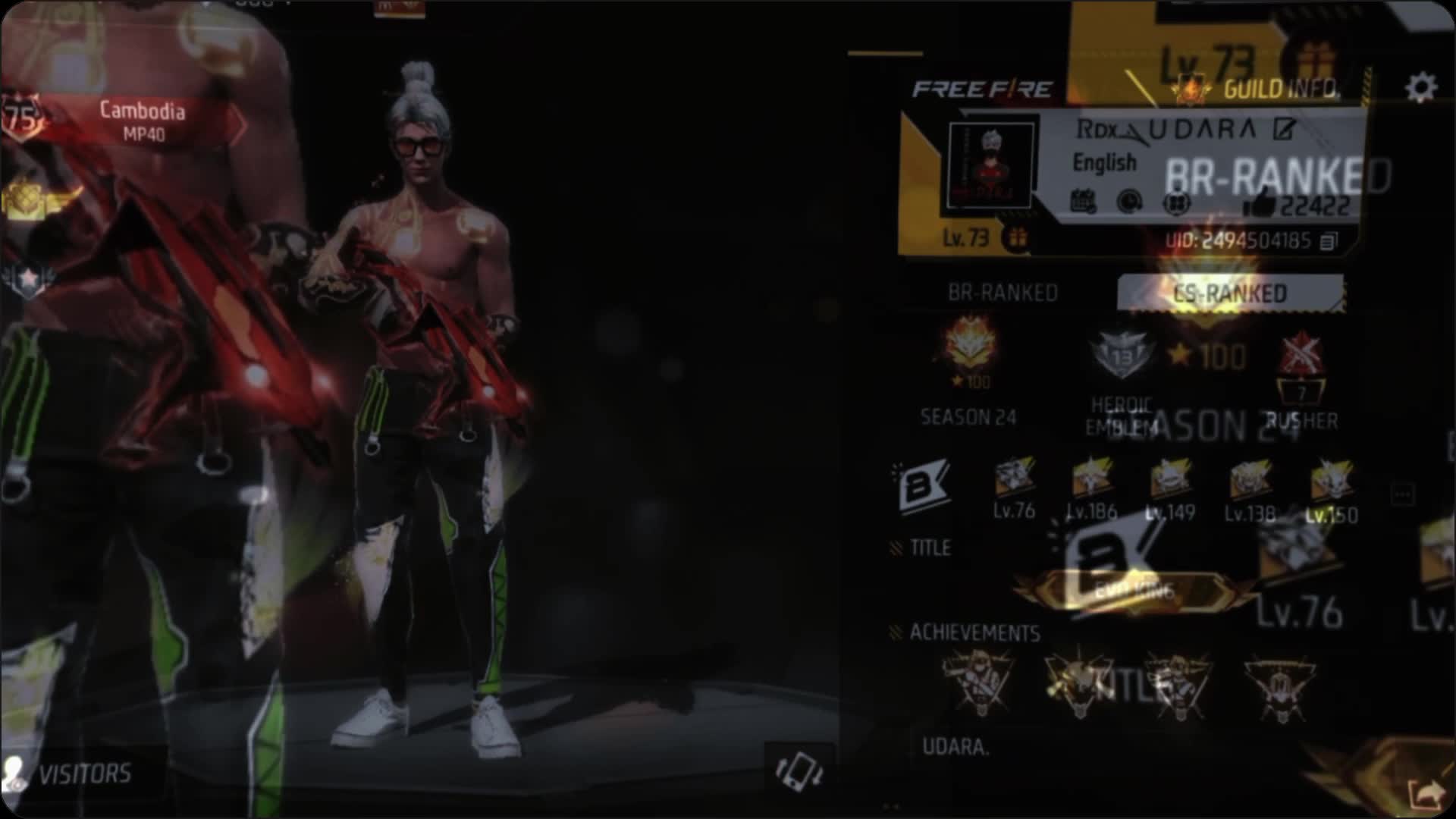The width and height of the screenshot is (1456, 819).
Task: Open the player avatar picture
Action: [991, 166]
